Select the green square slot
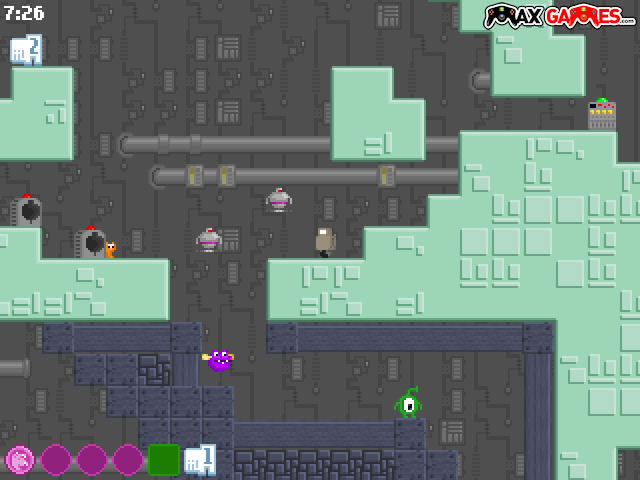The width and height of the screenshot is (640, 480). [x=163, y=459]
